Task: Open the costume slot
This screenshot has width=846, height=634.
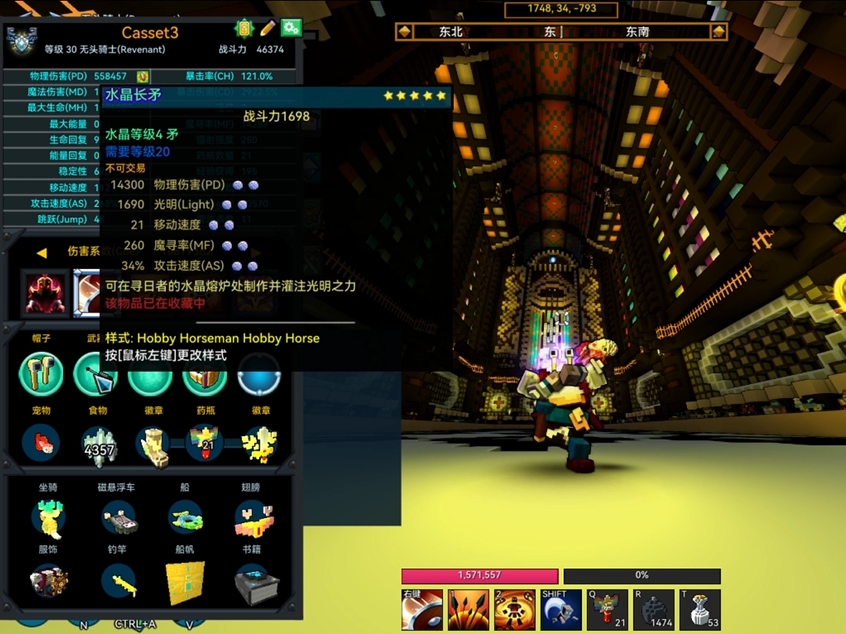Action: (48, 581)
